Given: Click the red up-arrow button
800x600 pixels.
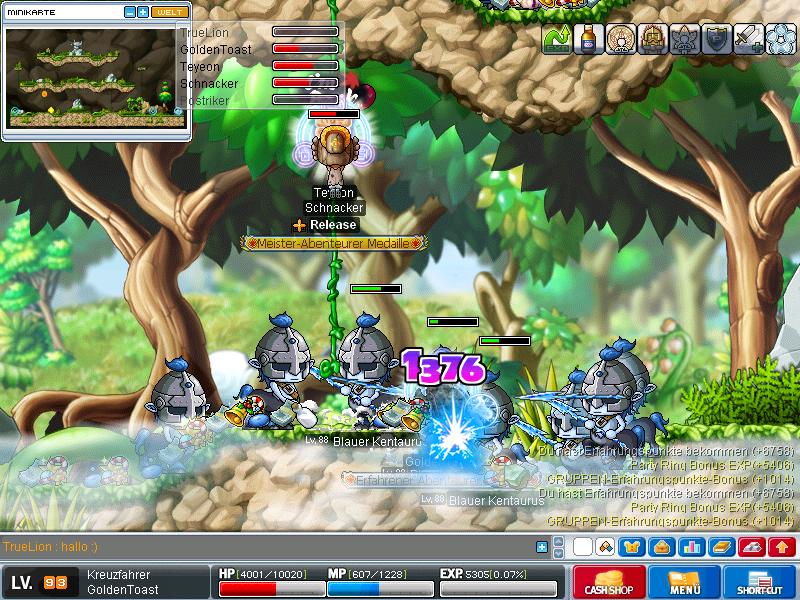Looking at the screenshot, I should tap(782, 547).
